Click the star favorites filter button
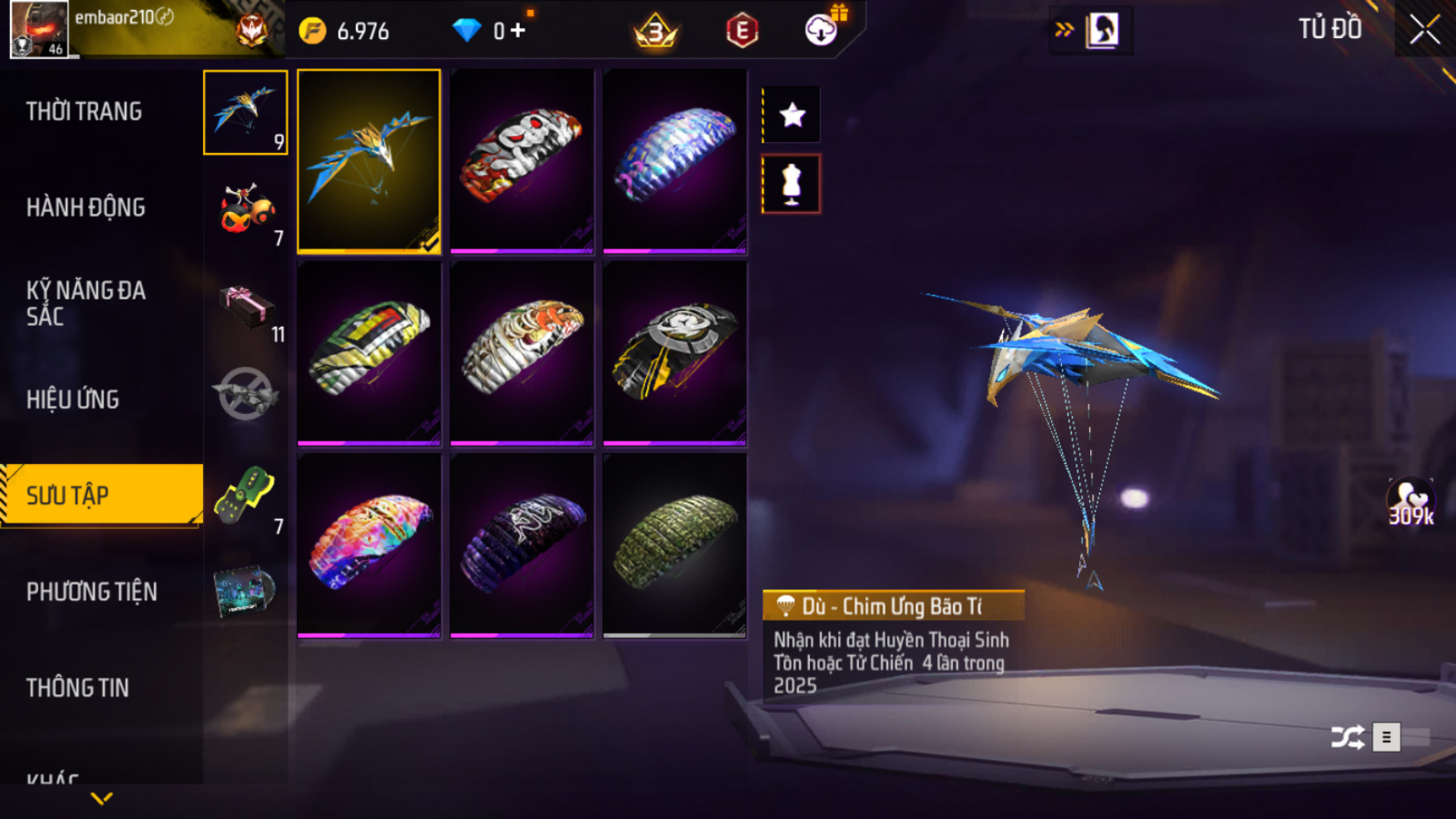Image resolution: width=1456 pixels, height=819 pixels. (x=792, y=115)
